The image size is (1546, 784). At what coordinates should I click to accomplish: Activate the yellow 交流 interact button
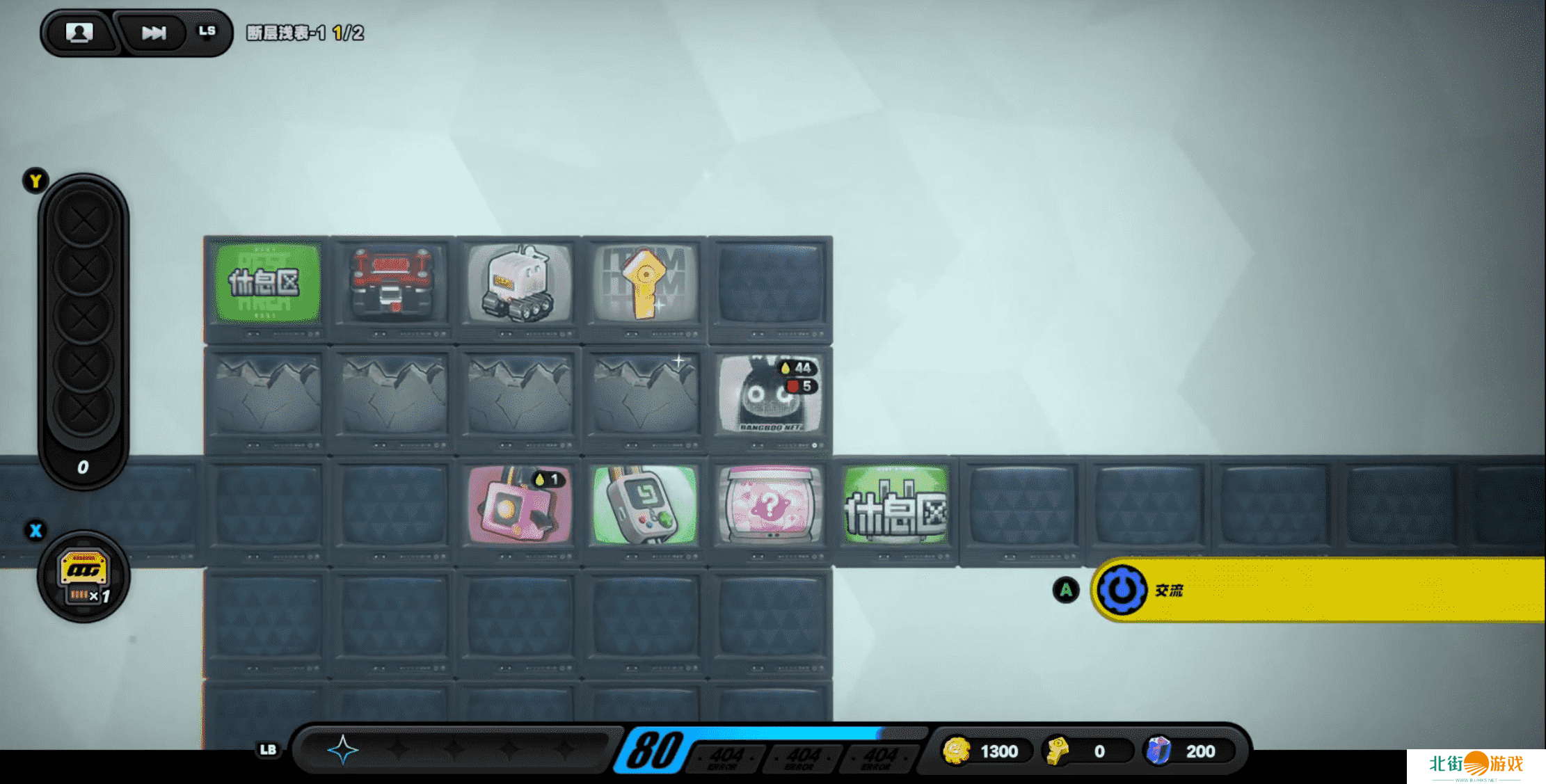pyautogui.click(x=1315, y=590)
